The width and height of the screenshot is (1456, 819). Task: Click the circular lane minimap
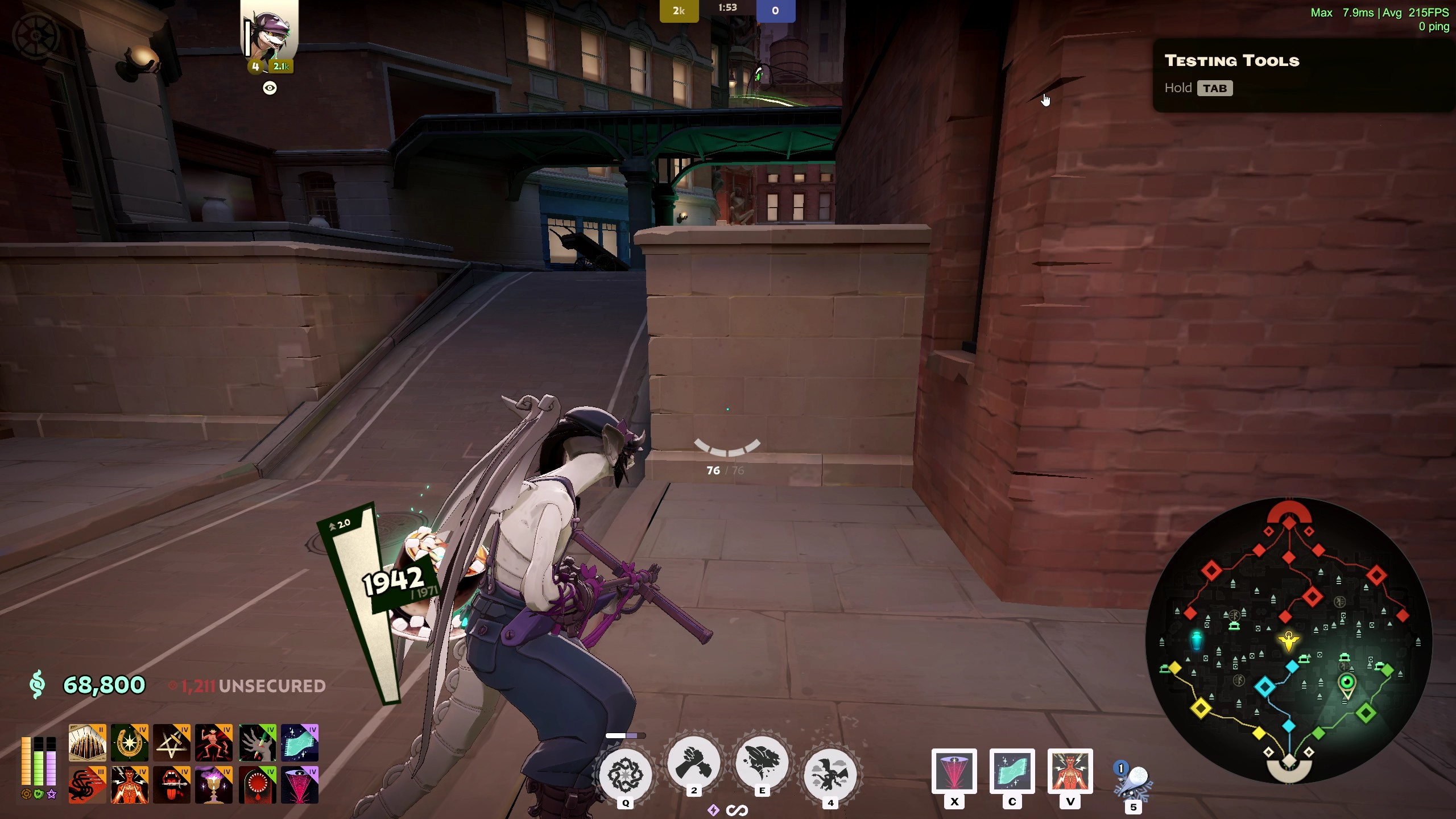point(1288,640)
